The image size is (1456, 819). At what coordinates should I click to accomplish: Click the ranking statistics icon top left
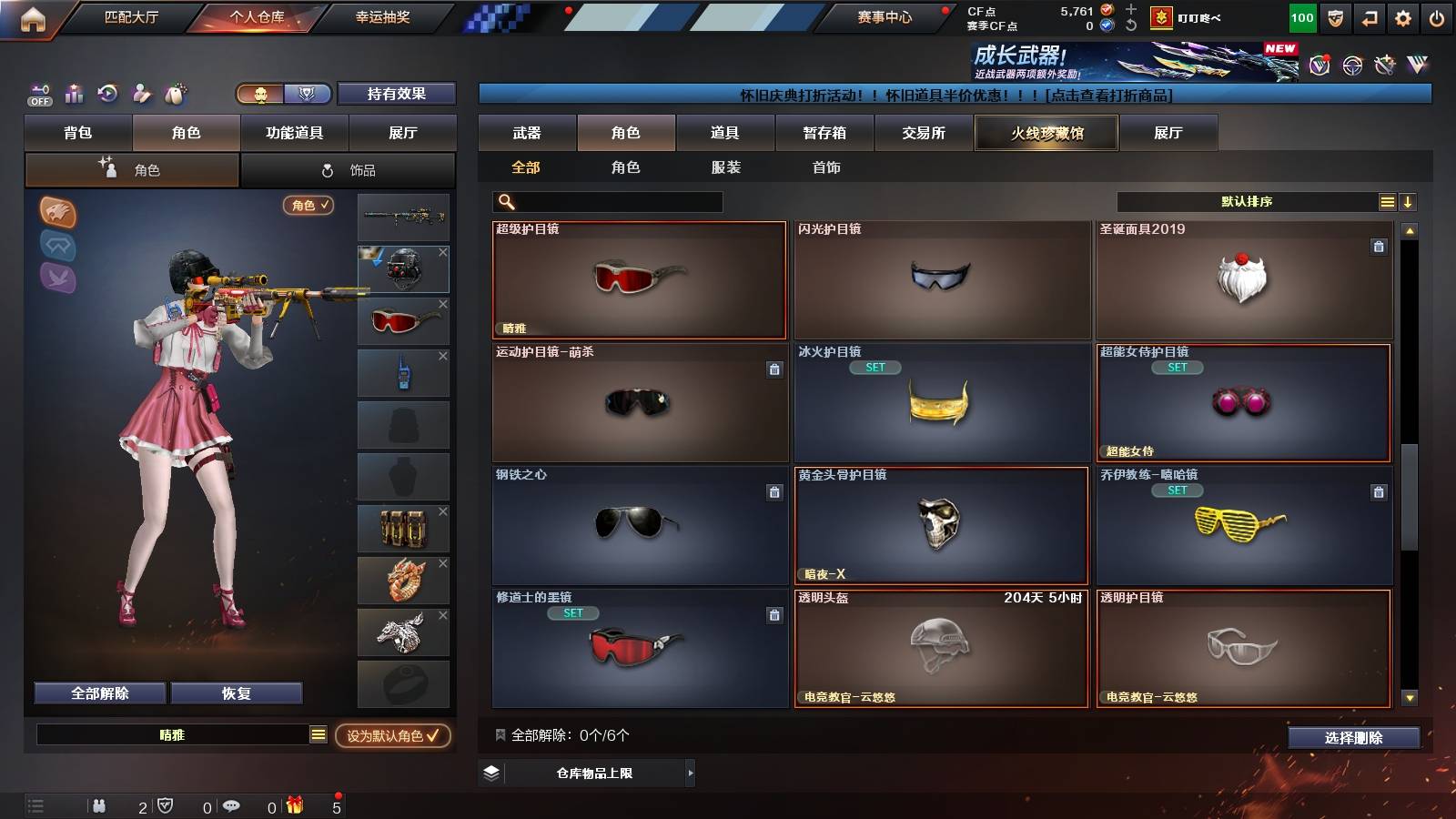click(74, 94)
